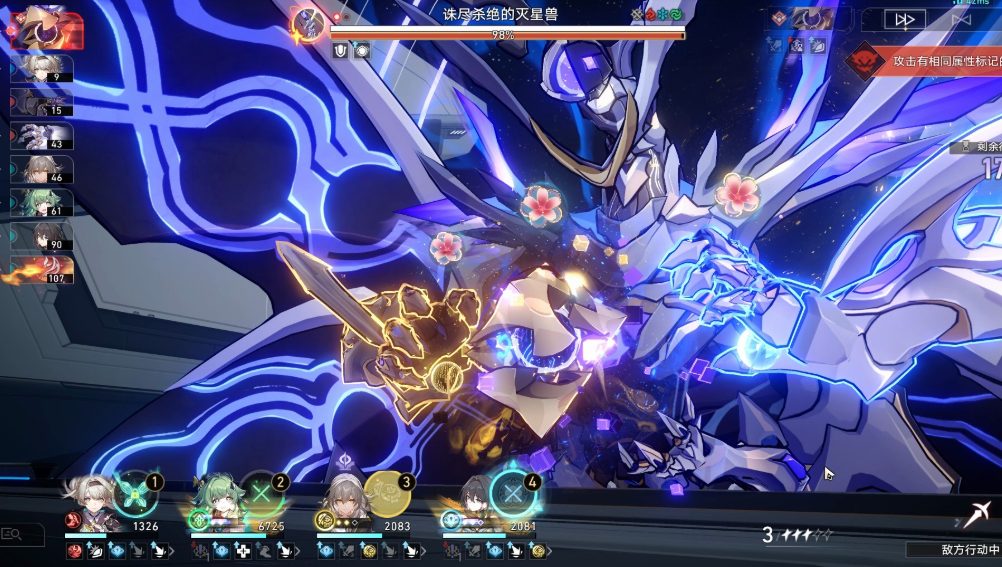Activate the golden ultimate numbered 3
This screenshot has height=567, width=1002.
click(386, 493)
